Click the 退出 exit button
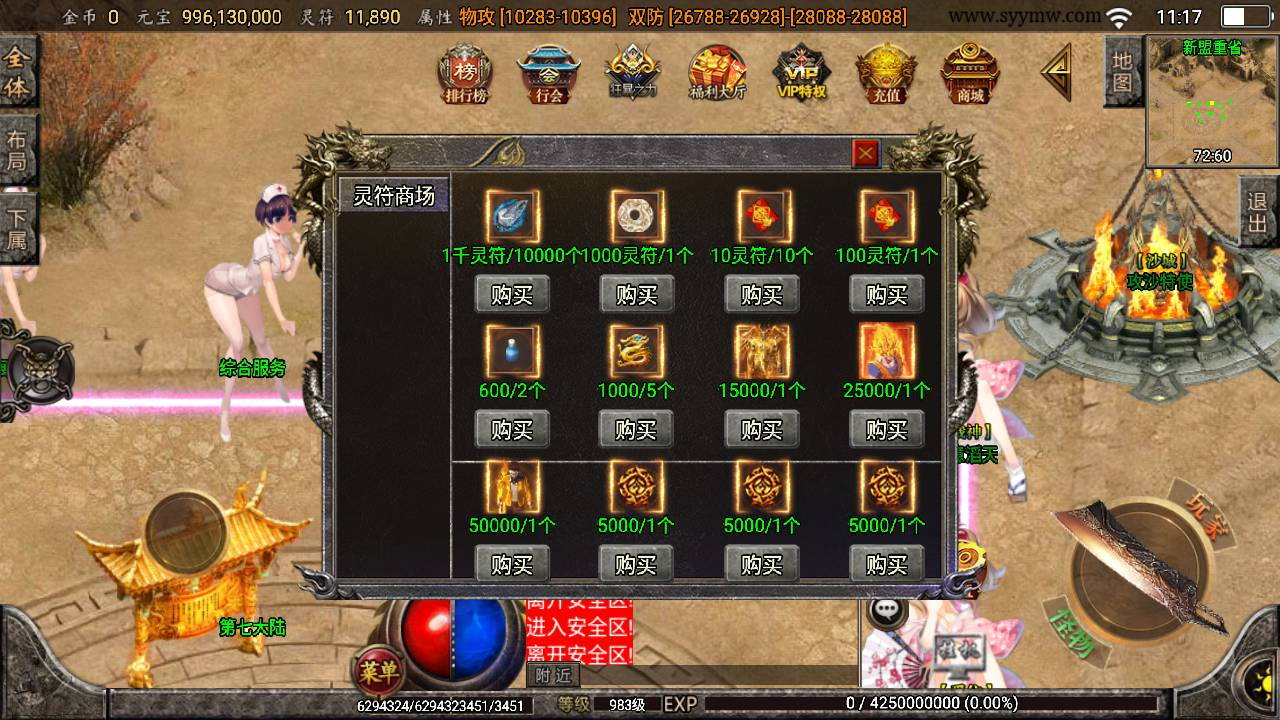1280x720 pixels. (x=1258, y=211)
